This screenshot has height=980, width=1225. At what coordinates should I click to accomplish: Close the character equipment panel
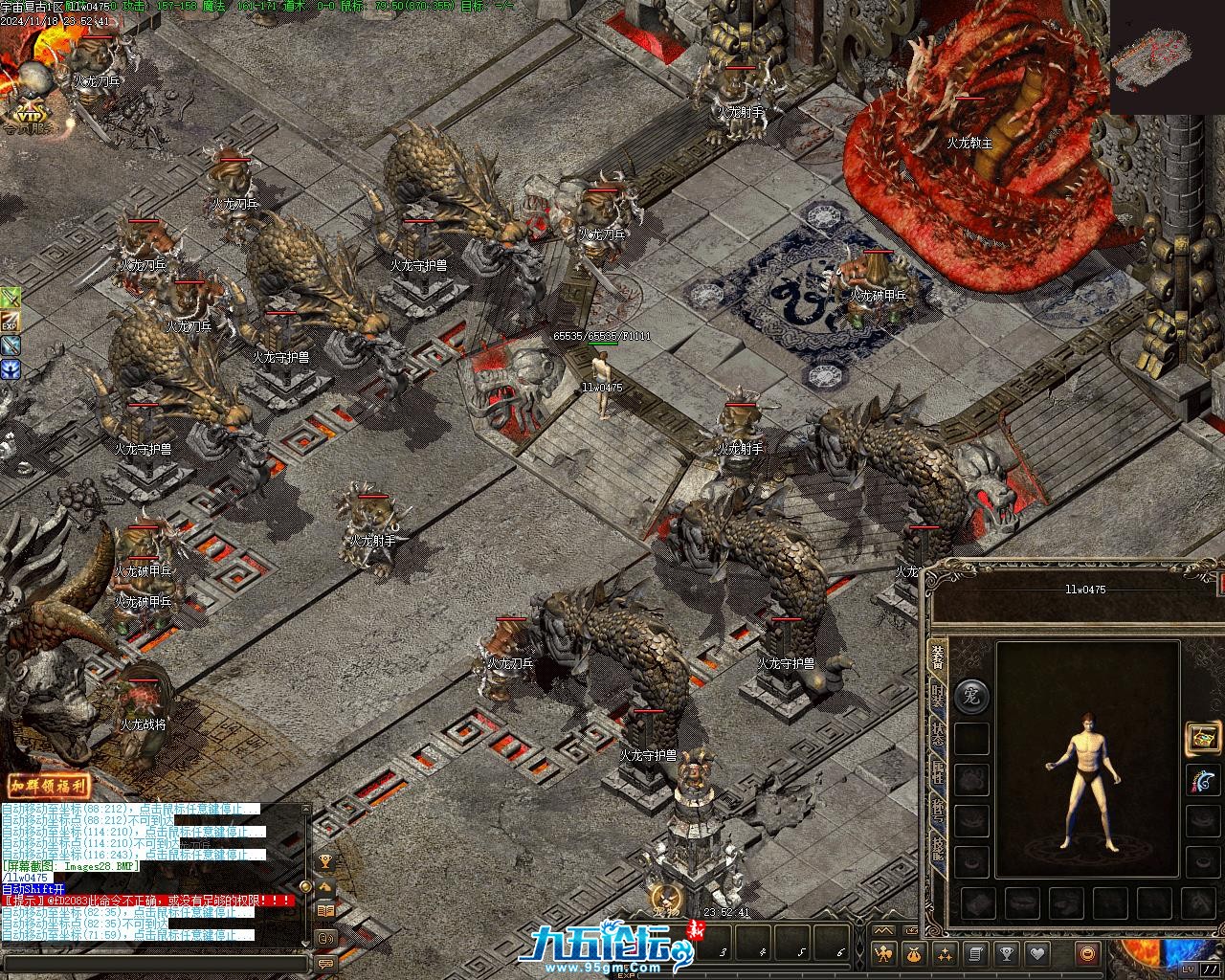tap(1220, 582)
